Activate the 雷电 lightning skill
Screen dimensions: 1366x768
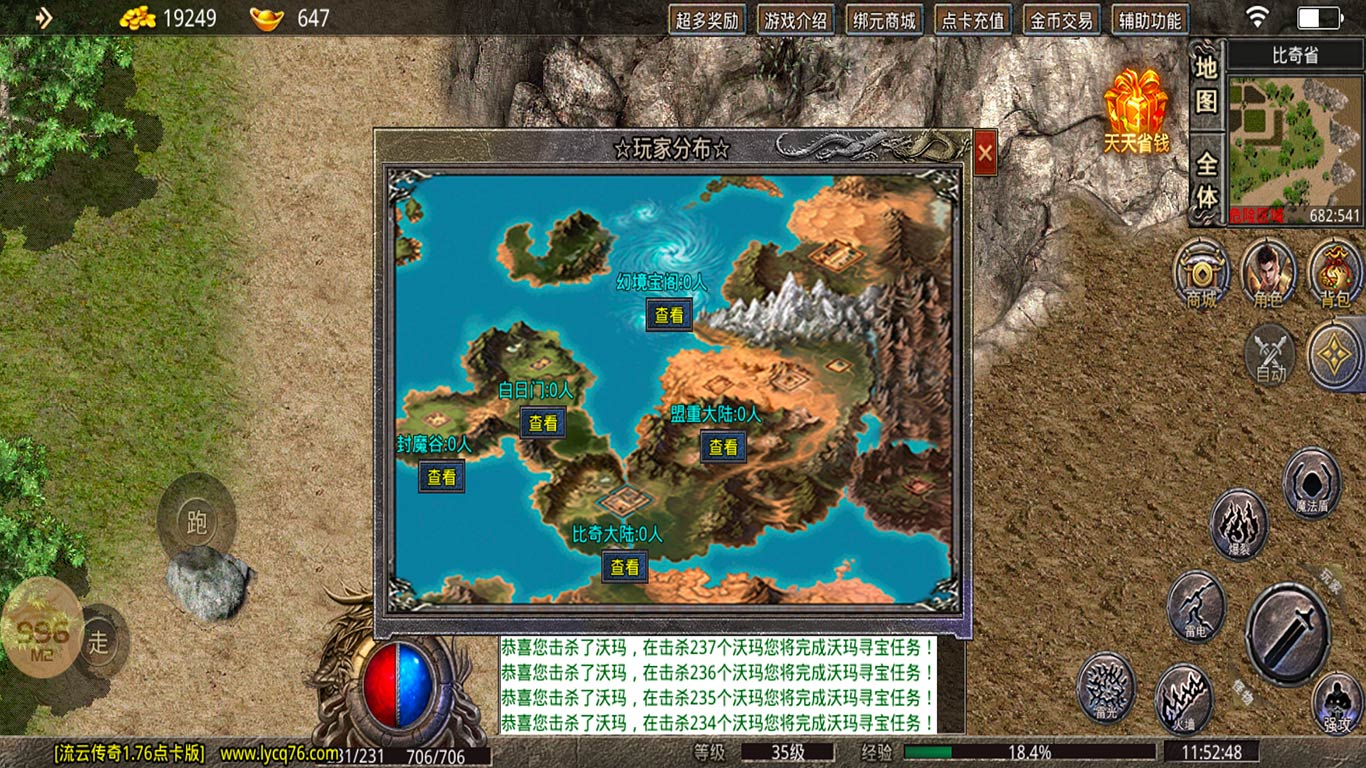pos(1196,607)
